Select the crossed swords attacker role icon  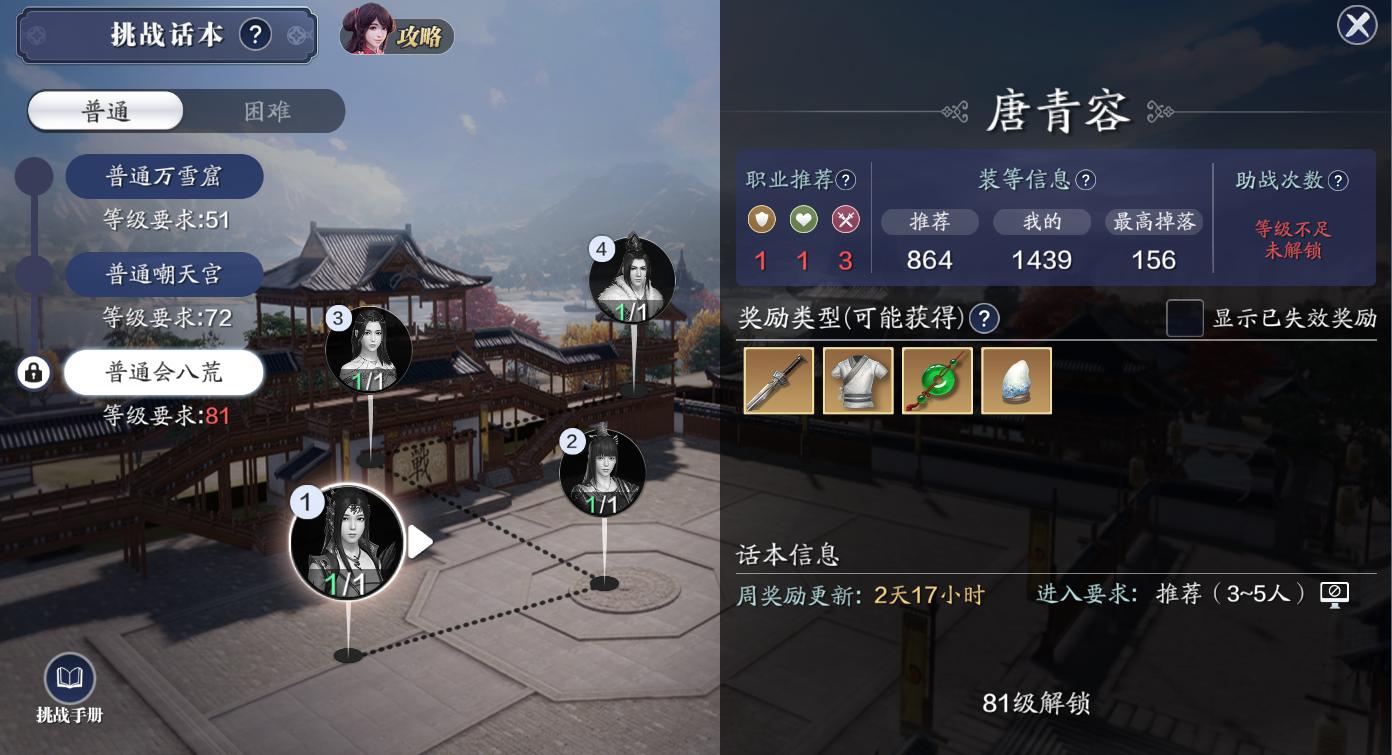[x=845, y=220]
